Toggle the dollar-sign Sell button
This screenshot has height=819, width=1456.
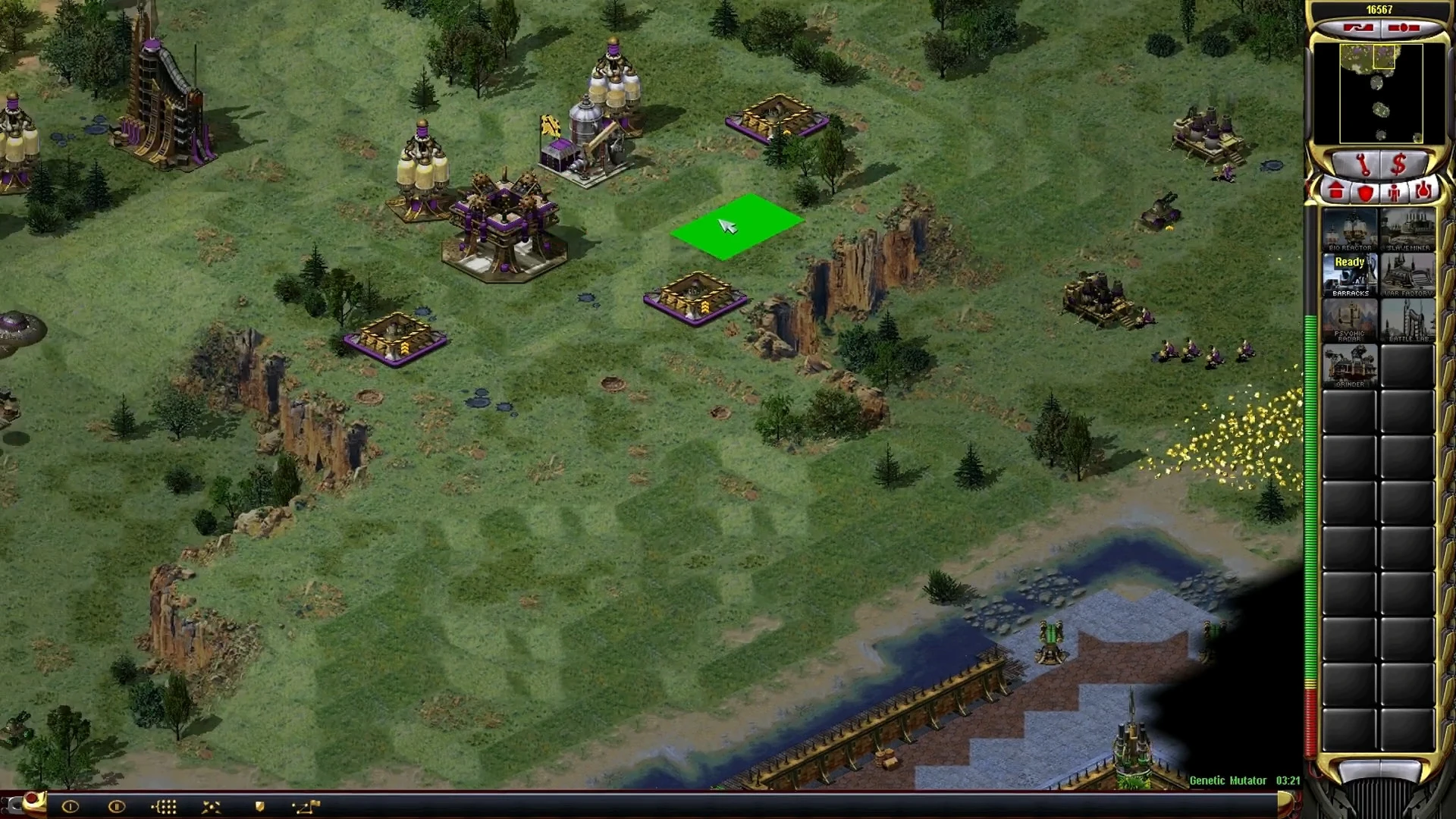[1399, 164]
